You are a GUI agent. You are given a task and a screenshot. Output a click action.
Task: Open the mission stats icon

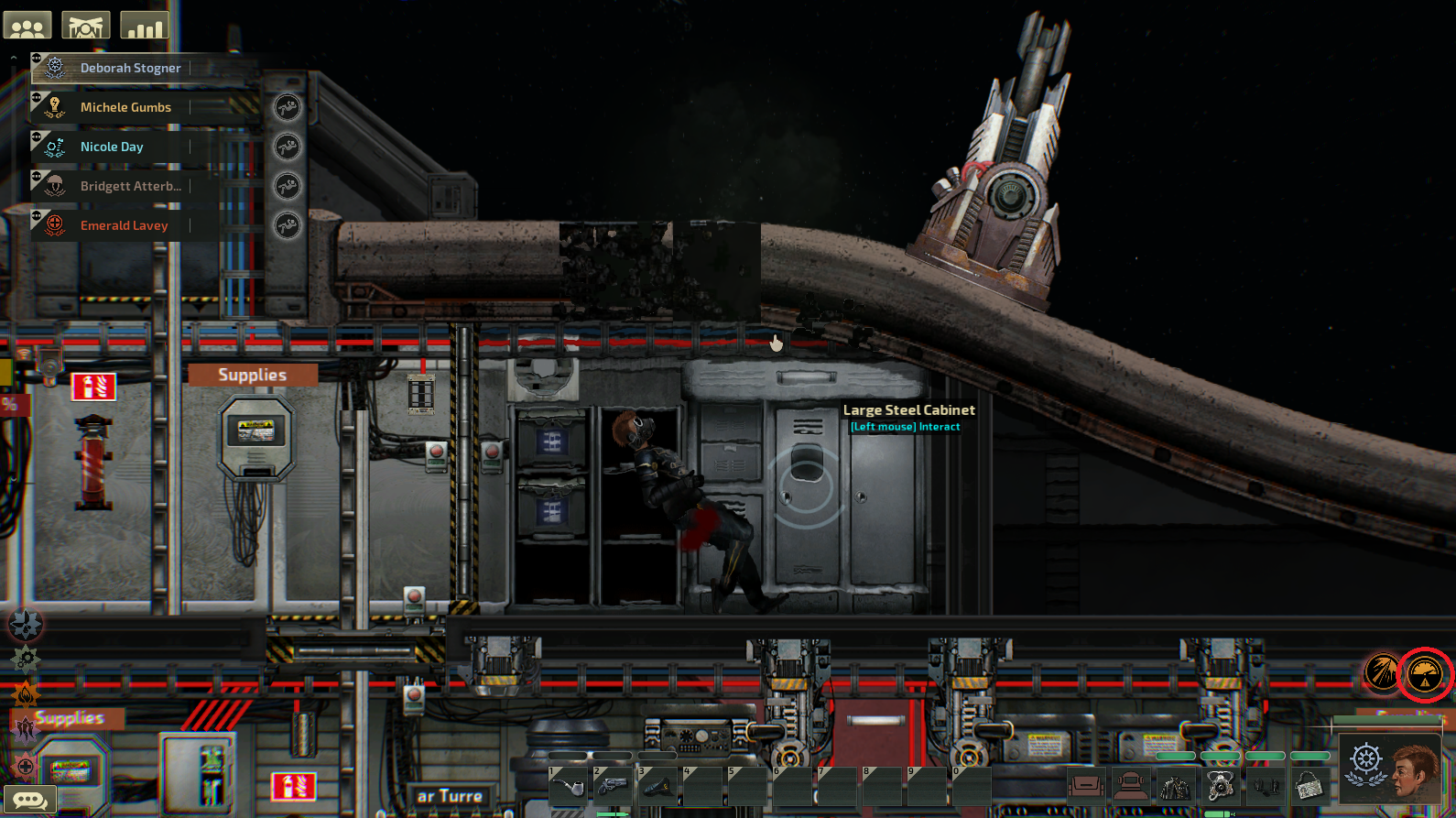(x=144, y=25)
